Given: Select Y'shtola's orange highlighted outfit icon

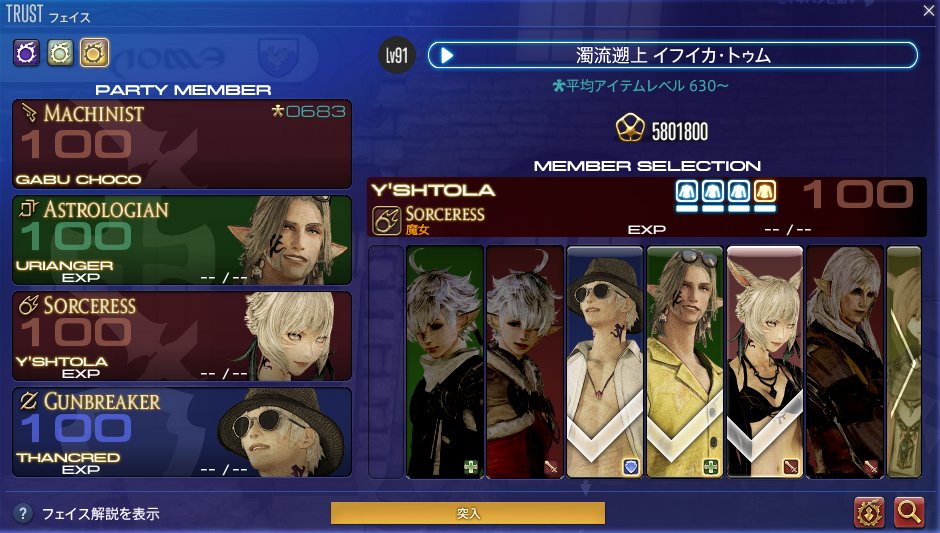Looking at the screenshot, I should tap(765, 192).
